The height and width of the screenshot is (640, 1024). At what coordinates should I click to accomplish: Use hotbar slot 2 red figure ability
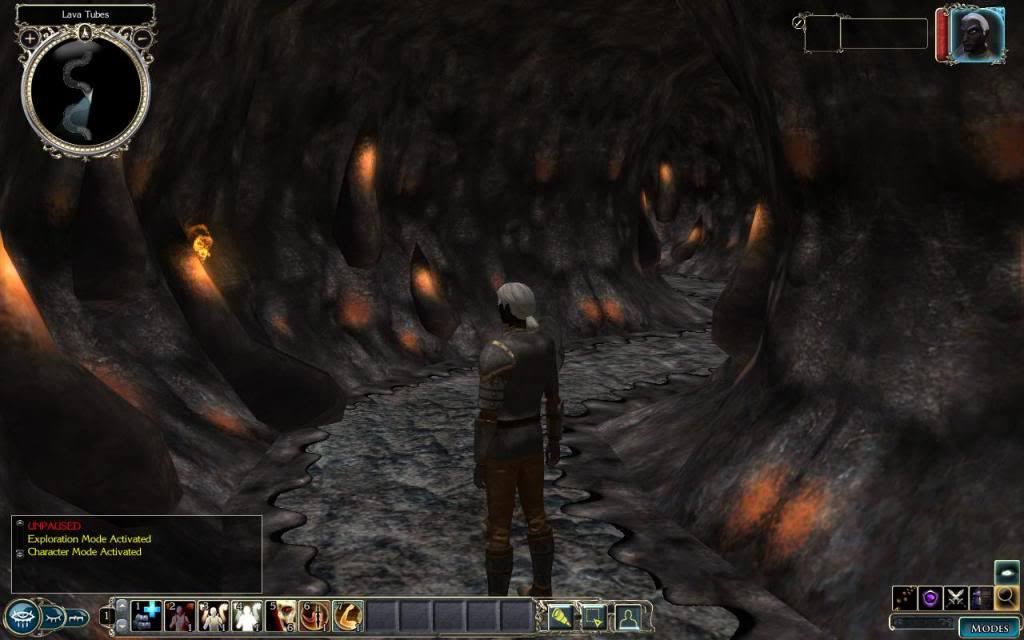coord(180,615)
